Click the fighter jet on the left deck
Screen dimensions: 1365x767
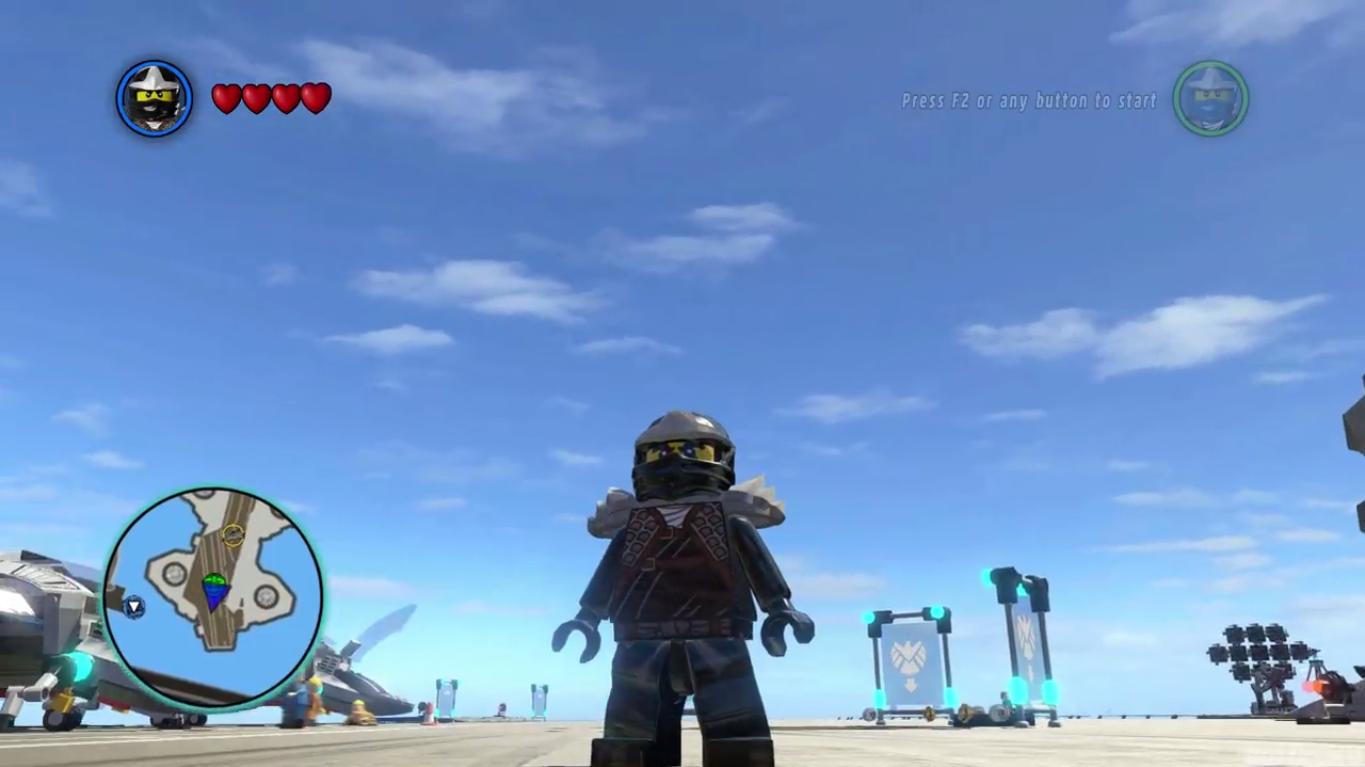pos(55,640)
